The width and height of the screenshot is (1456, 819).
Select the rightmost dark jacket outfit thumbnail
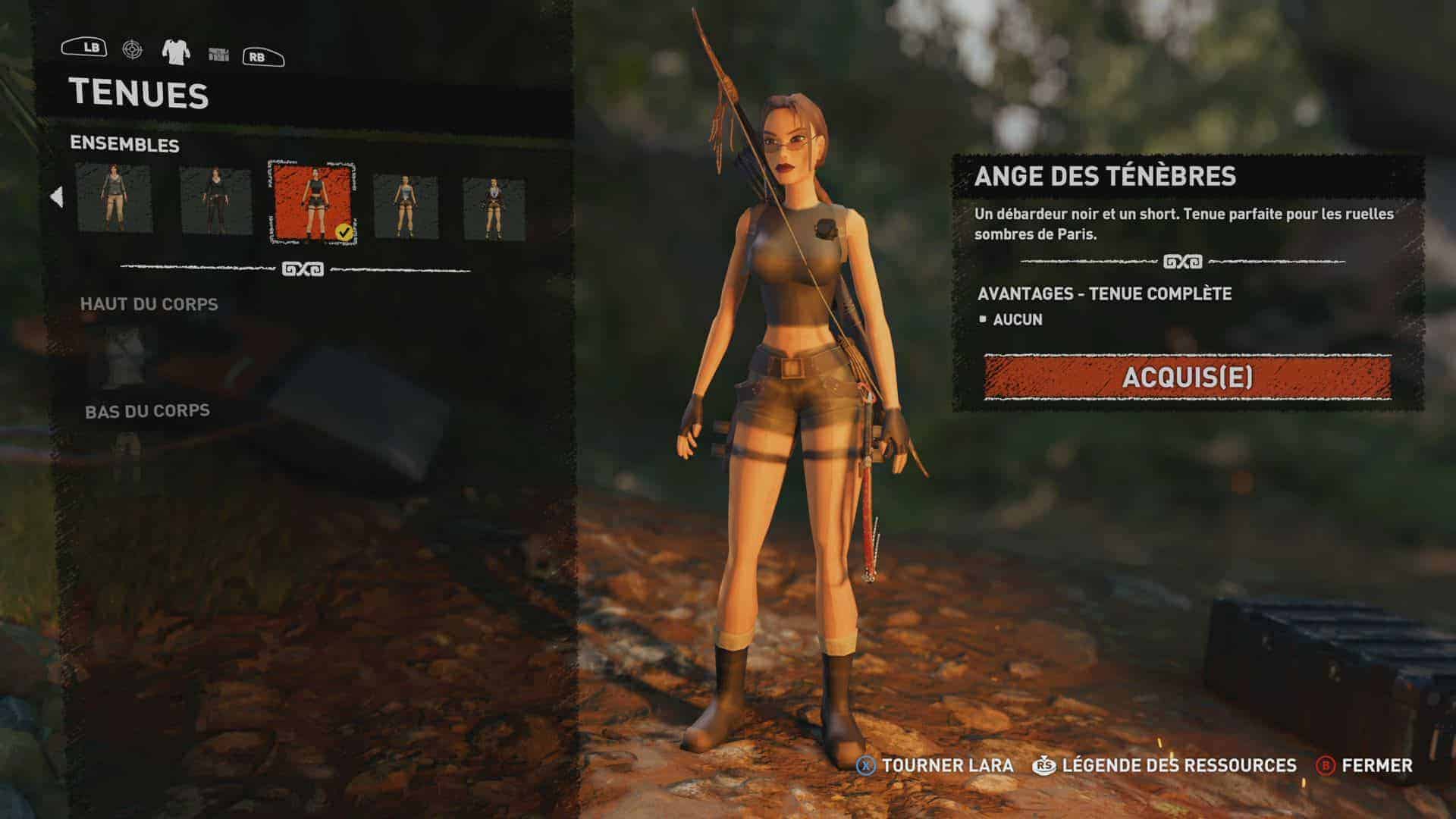494,208
